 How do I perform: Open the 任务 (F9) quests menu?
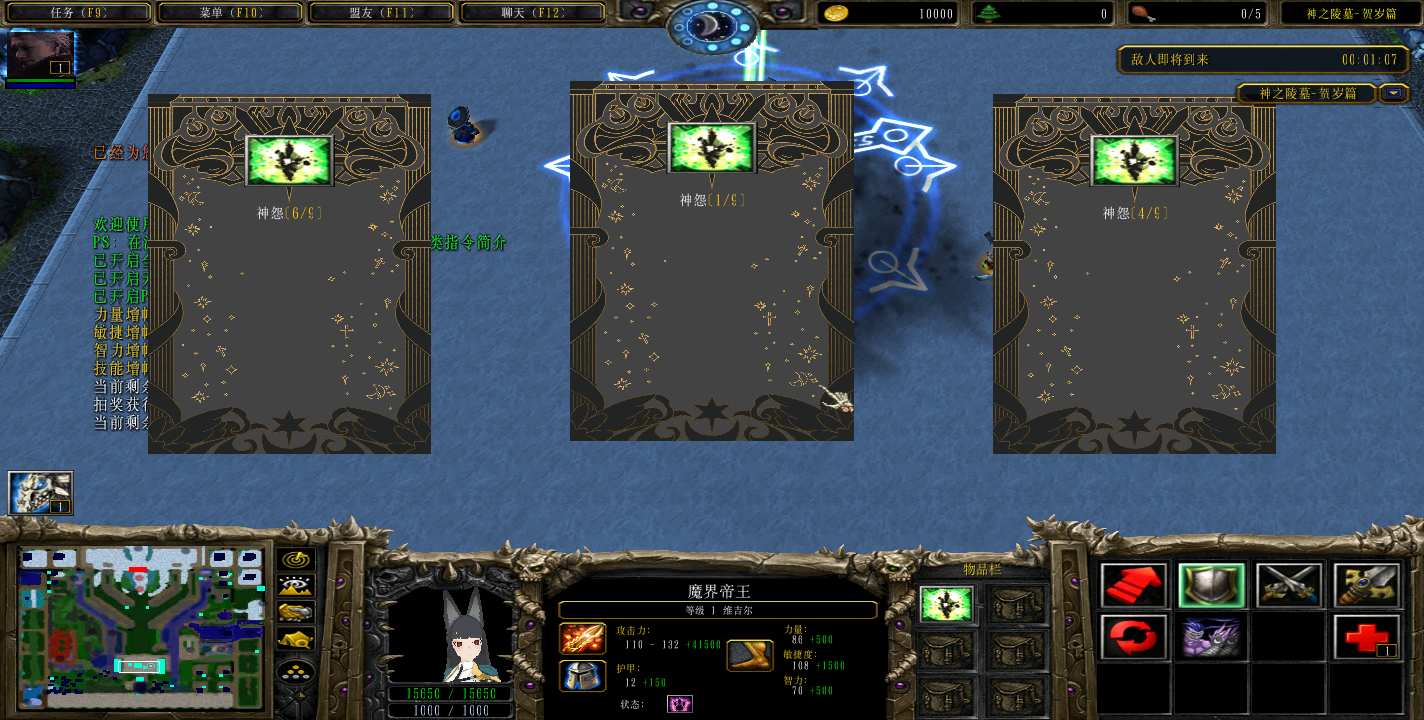(76, 13)
